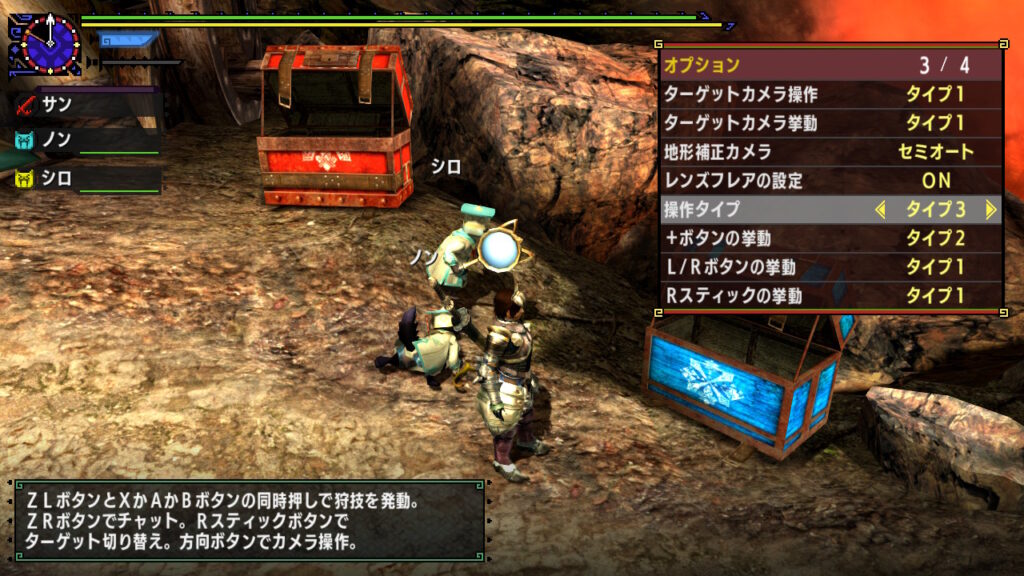Toggle the レンズフレアの設定 option
This screenshot has height=576, width=1024.
click(x=831, y=181)
